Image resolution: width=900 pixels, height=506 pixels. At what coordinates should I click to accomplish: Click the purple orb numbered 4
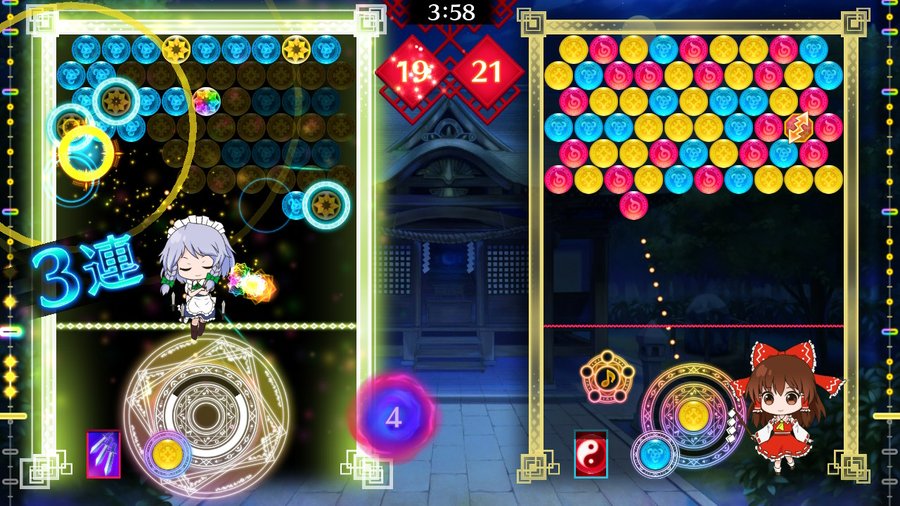point(393,417)
